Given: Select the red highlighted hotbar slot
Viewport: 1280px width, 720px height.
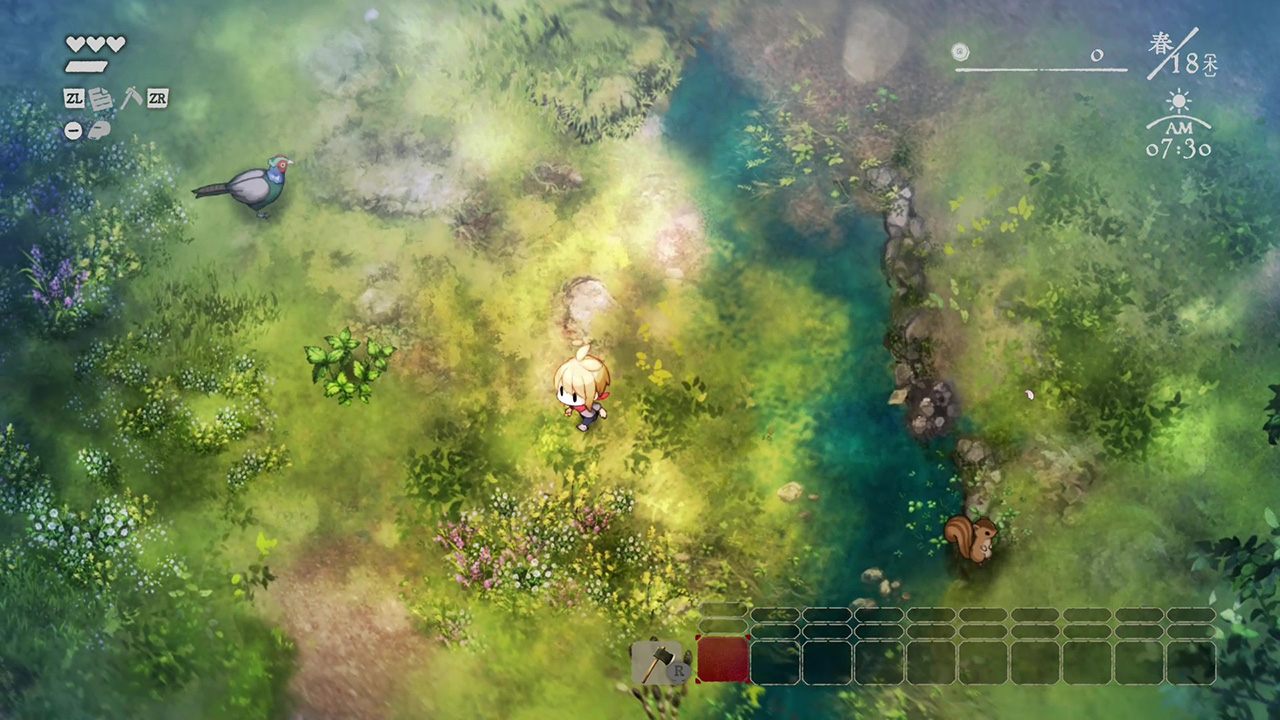Looking at the screenshot, I should pyautogui.click(x=723, y=661).
